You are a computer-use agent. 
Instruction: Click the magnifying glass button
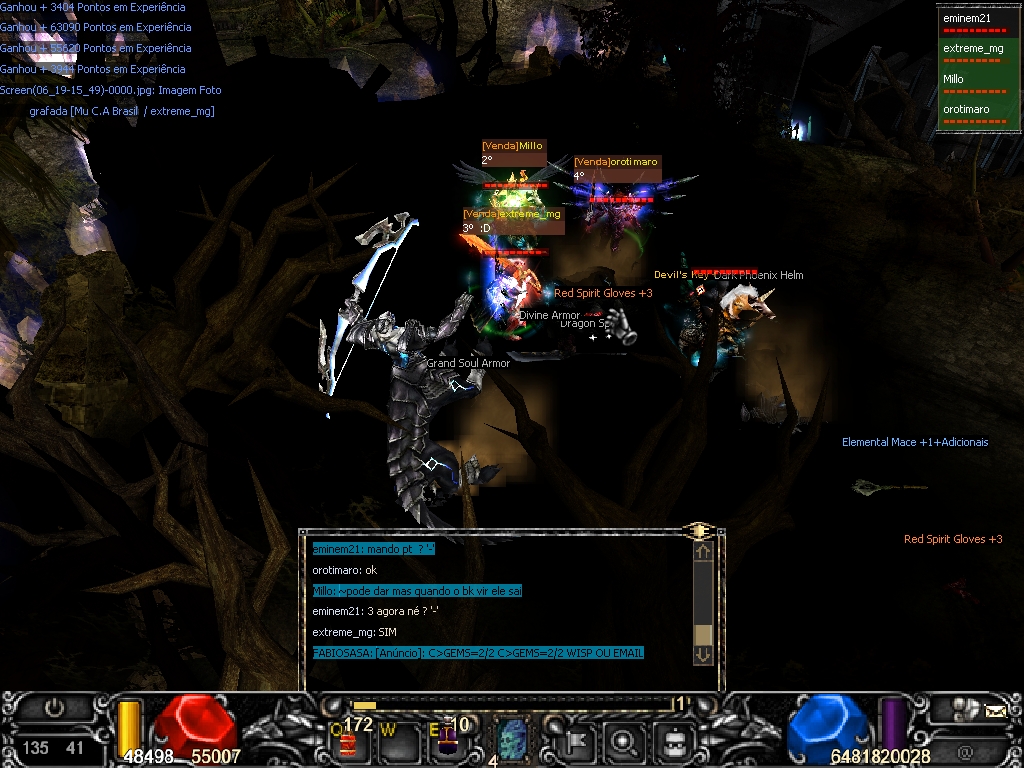tap(626, 742)
